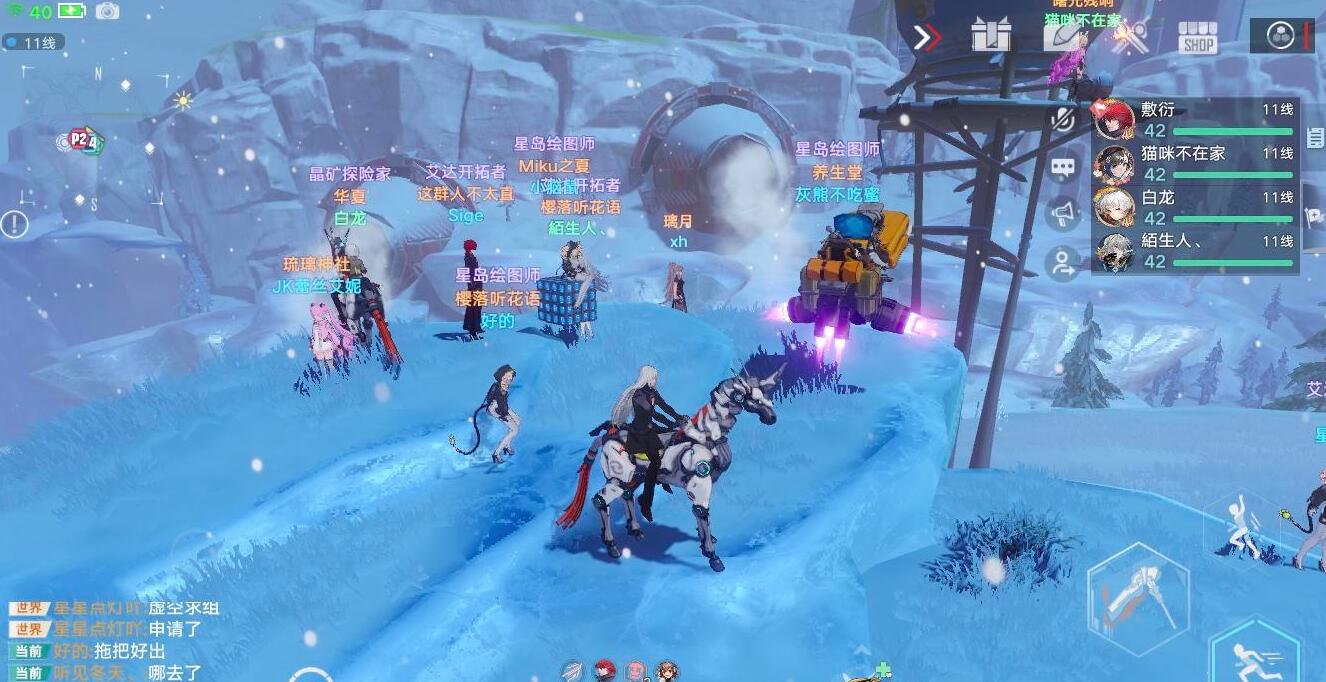Expand the top menu with the double arrow

(x=927, y=38)
